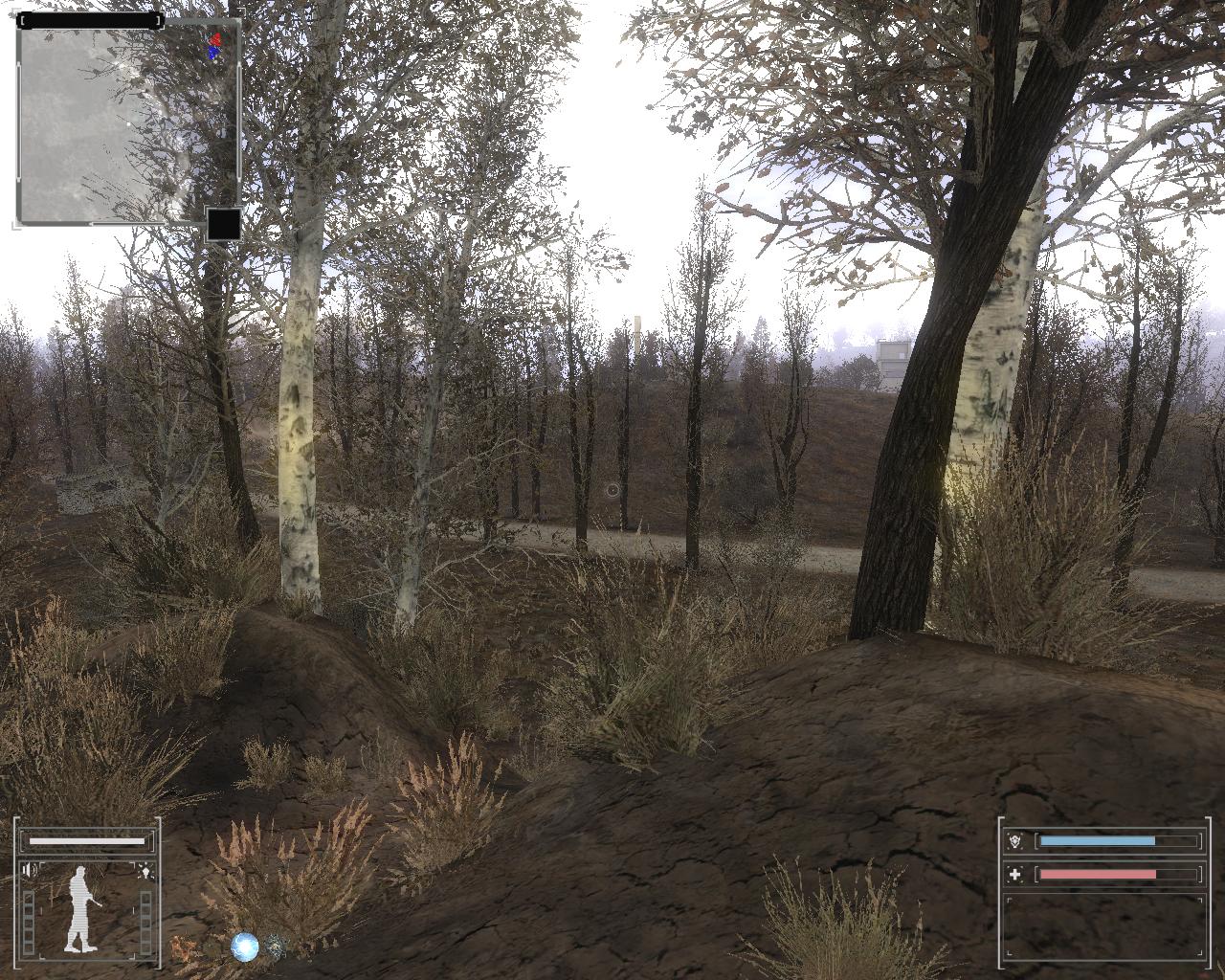1225x980 pixels.
Task: Select the red marker on the minimap
Action: (x=216, y=40)
